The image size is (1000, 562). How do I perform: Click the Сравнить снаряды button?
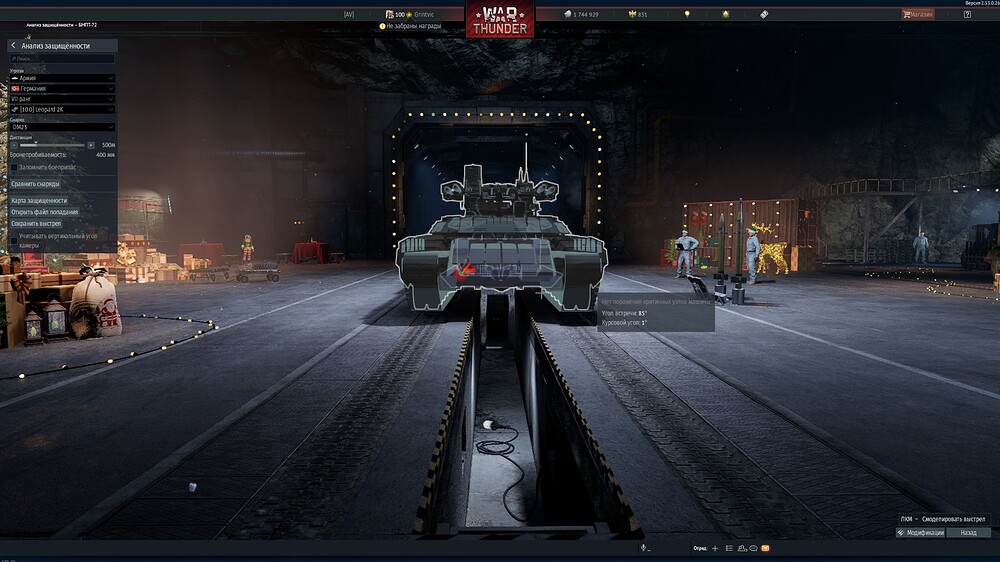(x=36, y=184)
